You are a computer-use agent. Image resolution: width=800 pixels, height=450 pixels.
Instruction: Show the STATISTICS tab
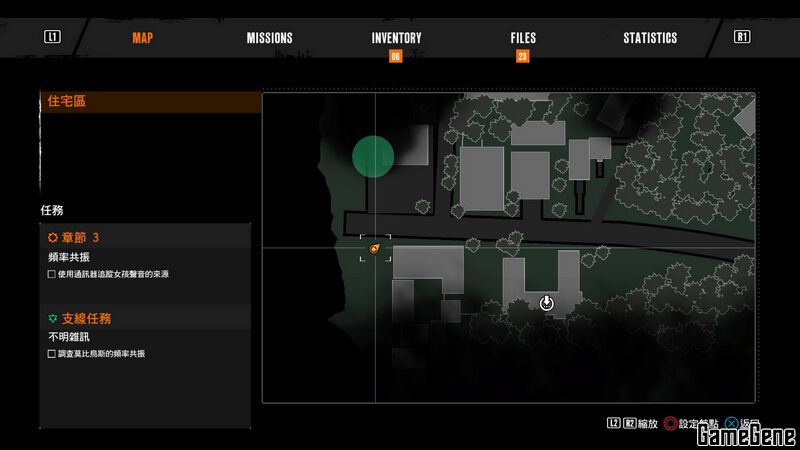650,38
